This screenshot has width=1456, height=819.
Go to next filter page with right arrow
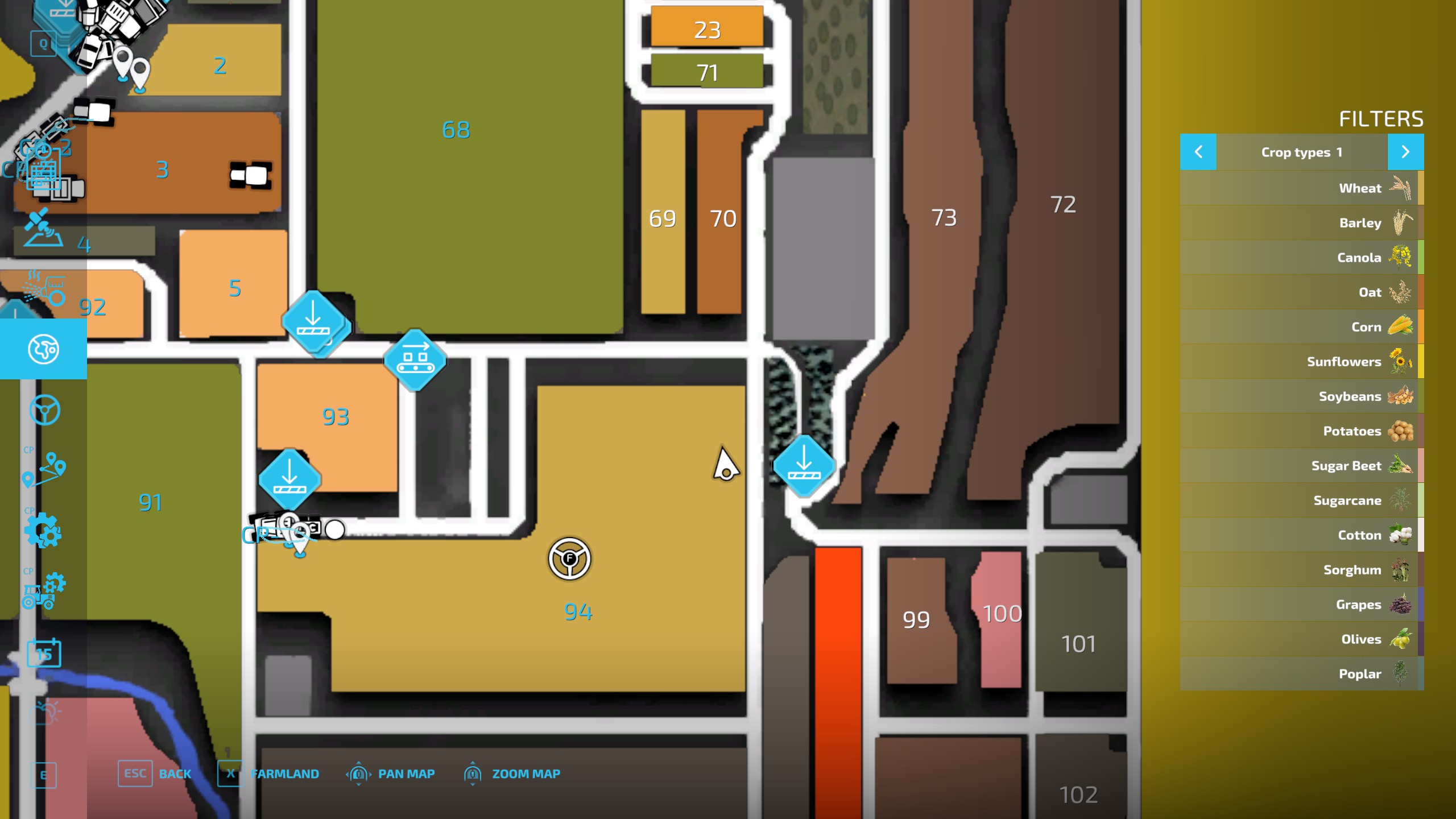point(1405,152)
